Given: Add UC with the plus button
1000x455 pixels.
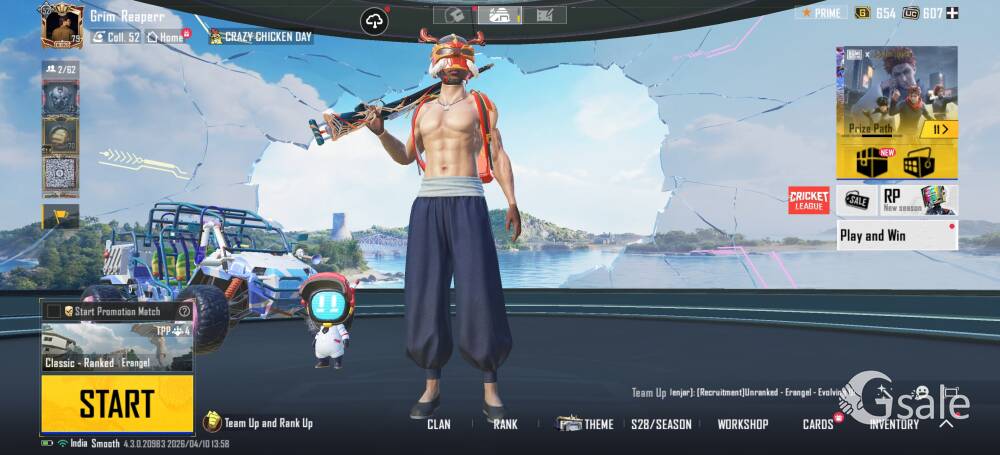Looking at the screenshot, I should pos(952,13).
